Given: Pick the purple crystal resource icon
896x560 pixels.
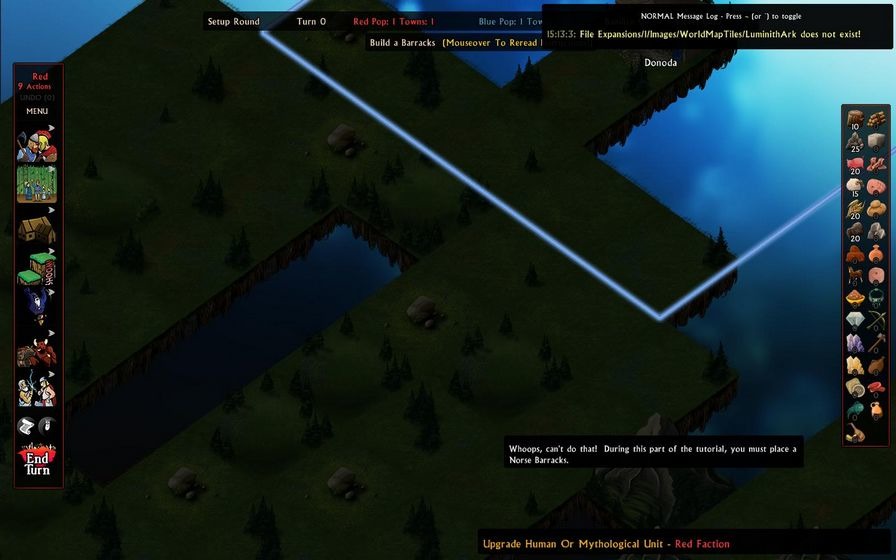Looking at the screenshot, I should 855,342.
